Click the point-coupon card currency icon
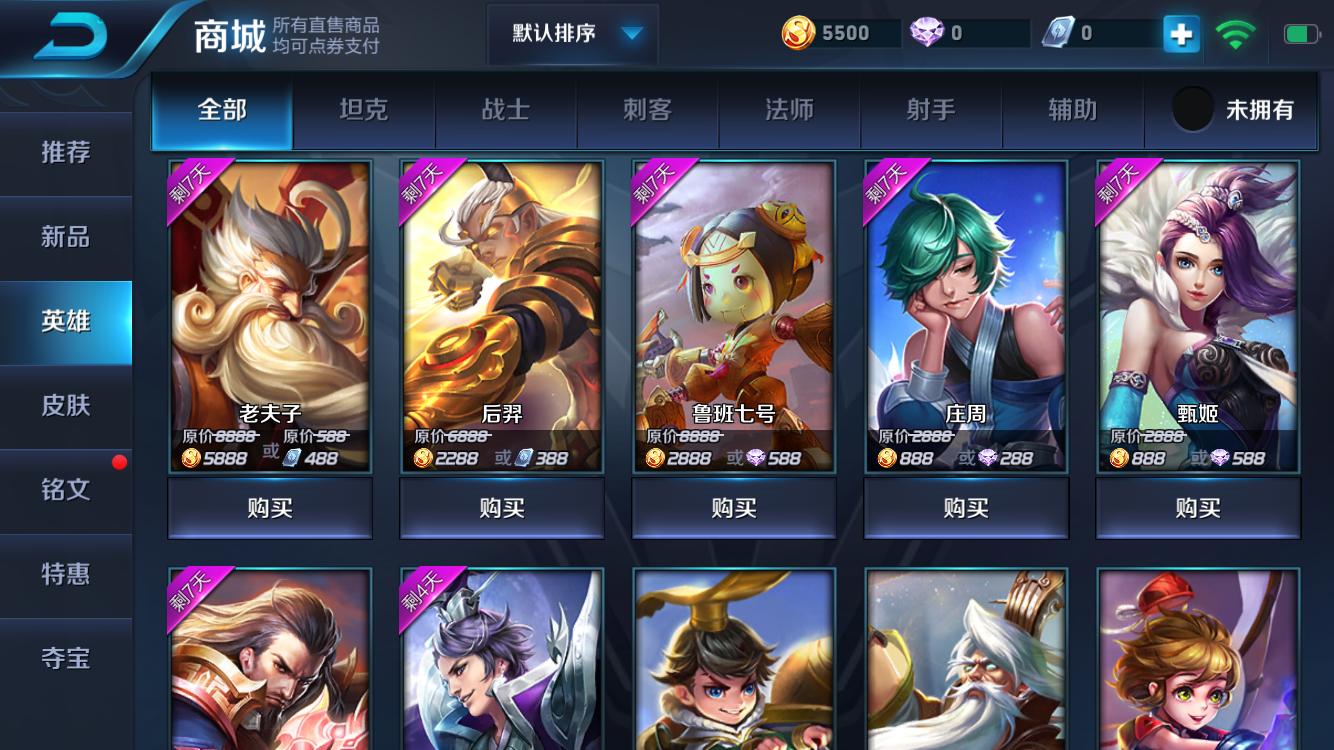1334x750 pixels. tap(1058, 32)
